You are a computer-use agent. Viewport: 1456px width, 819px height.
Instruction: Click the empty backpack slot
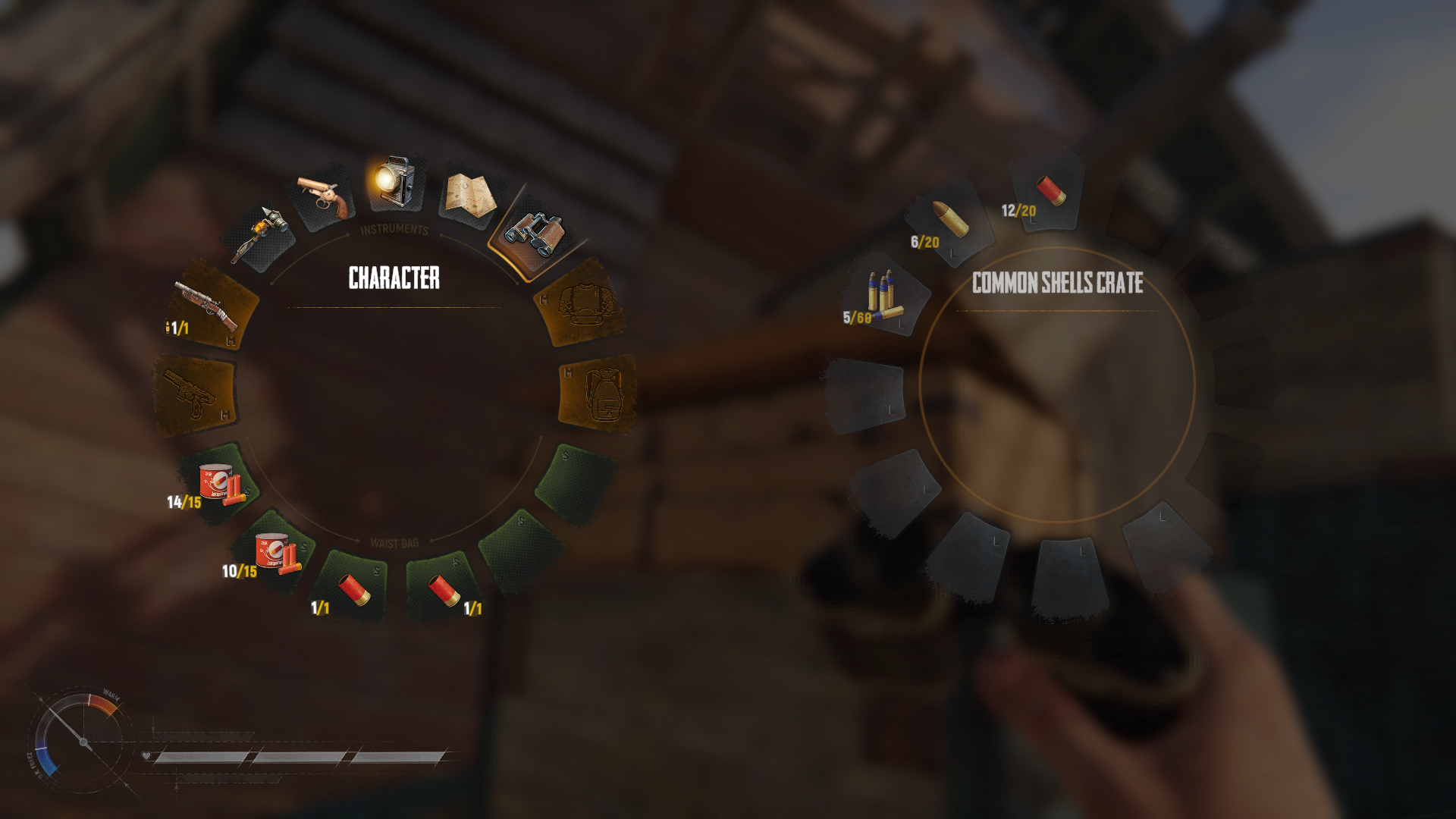[x=599, y=394]
